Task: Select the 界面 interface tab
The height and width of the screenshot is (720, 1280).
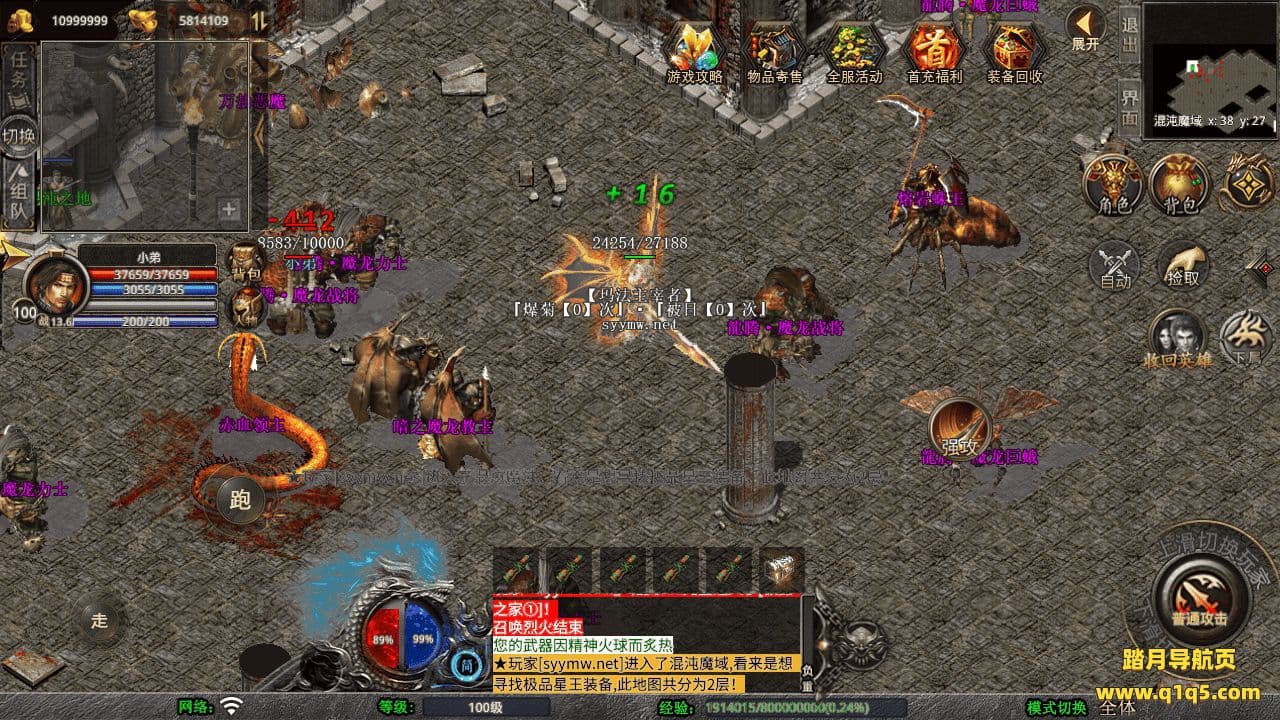Action: click(1129, 107)
